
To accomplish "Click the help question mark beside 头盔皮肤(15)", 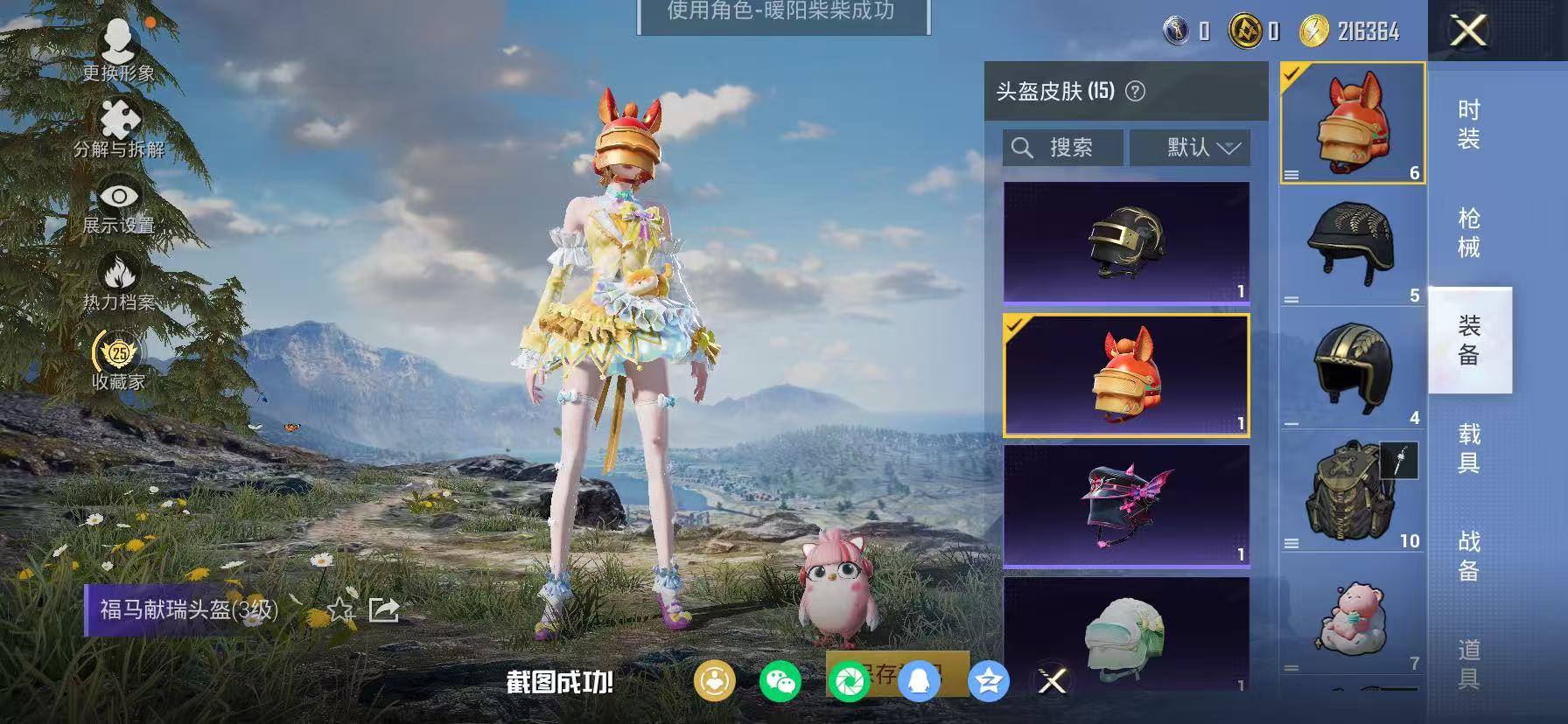I will (x=1134, y=91).
